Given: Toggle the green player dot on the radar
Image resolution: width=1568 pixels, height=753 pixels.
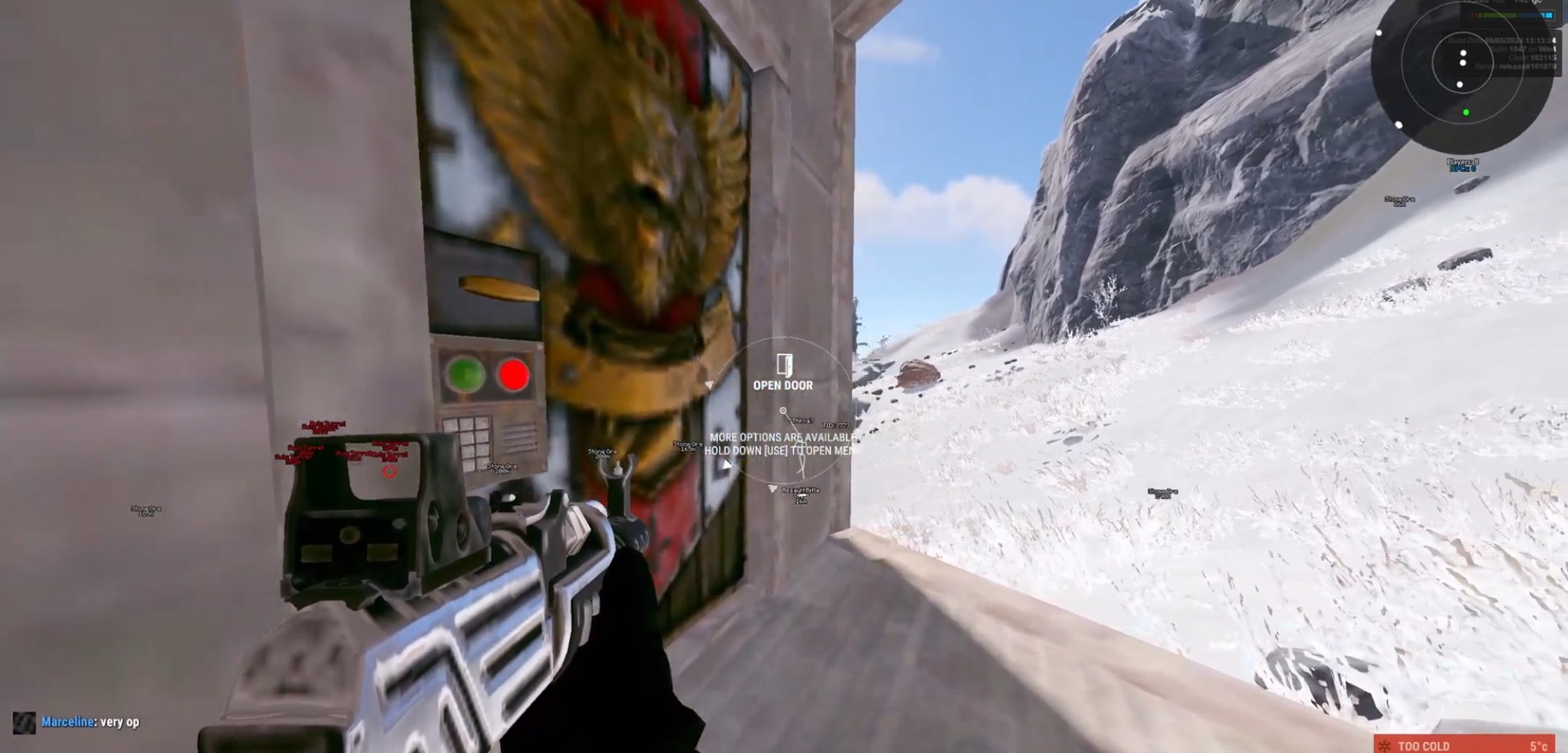Looking at the screenshot, I should click(1466, 112).
